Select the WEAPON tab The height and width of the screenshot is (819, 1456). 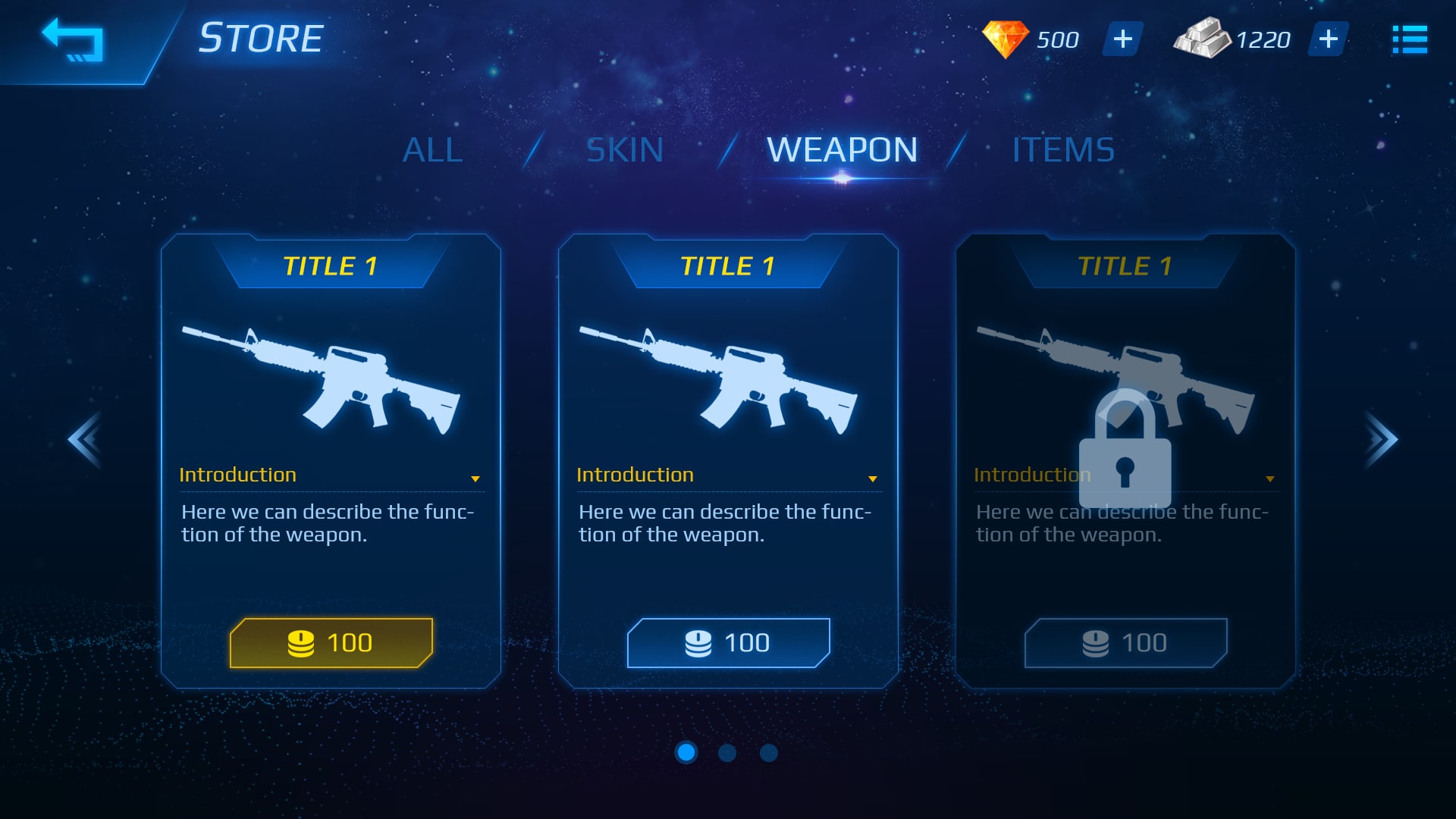point(842,150)
